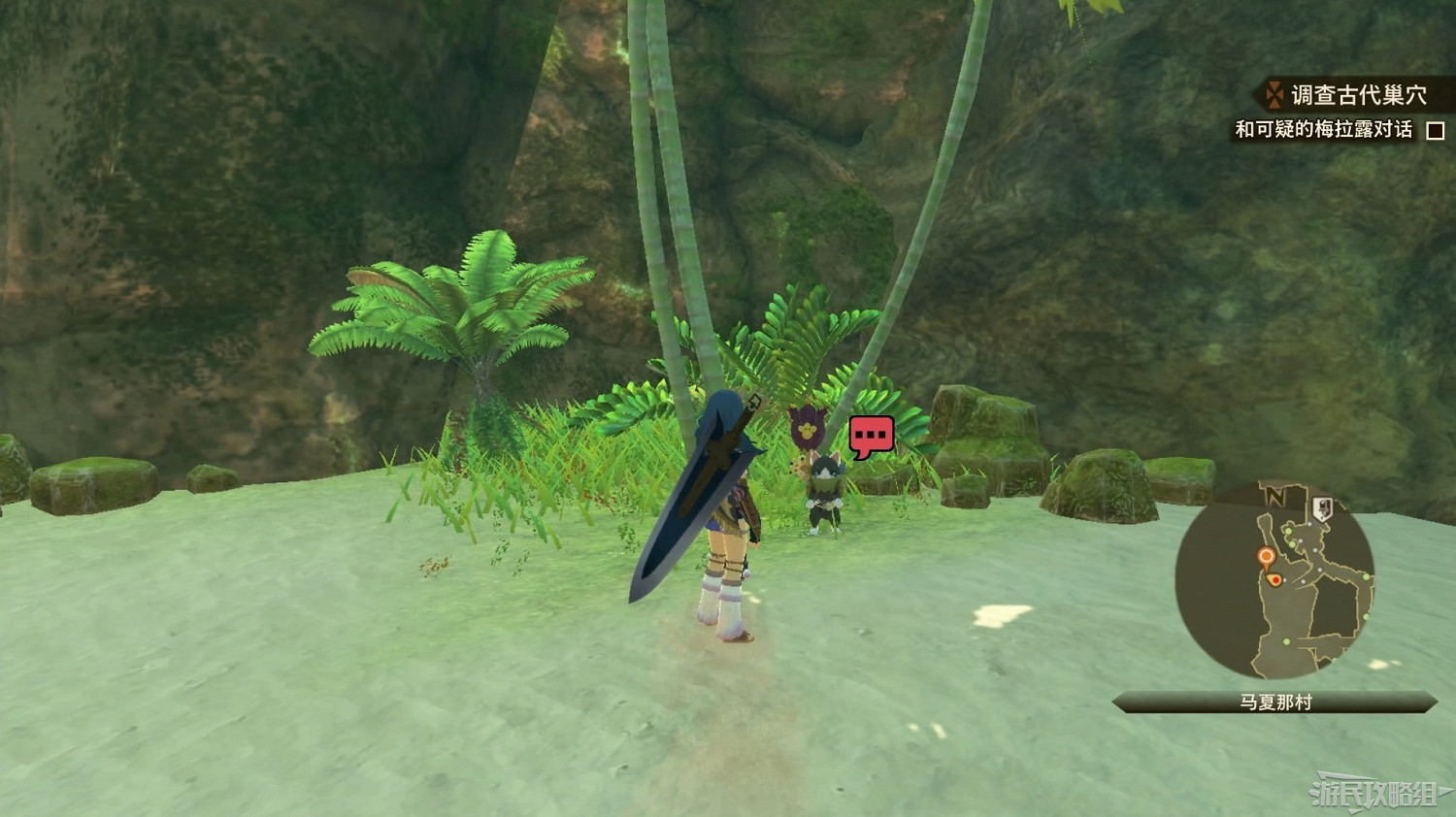Click a green NPC dot on the minimap
The width and height of the screenshot is (1456, 817).
point(1287,530)
